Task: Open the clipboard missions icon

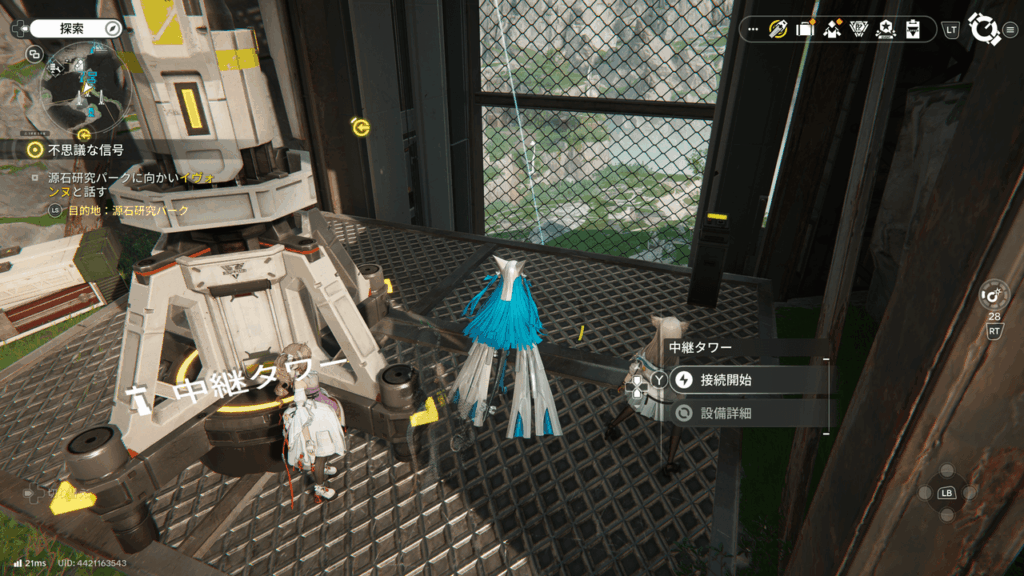Action: (912, 29)
